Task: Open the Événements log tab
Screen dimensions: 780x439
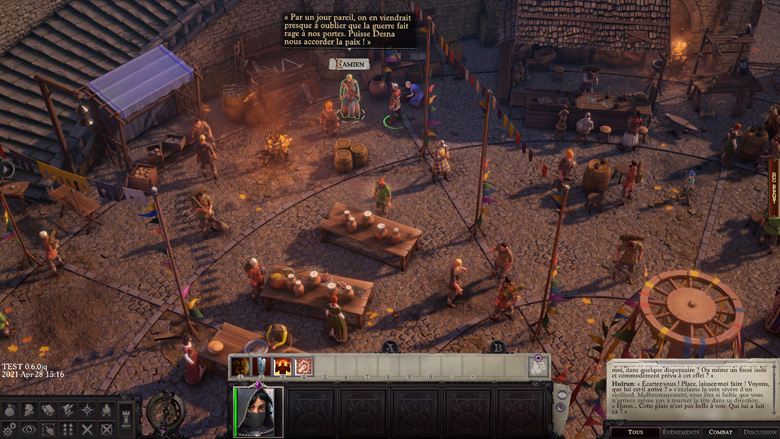Action: pyautogui.click(x=681, y=432)
